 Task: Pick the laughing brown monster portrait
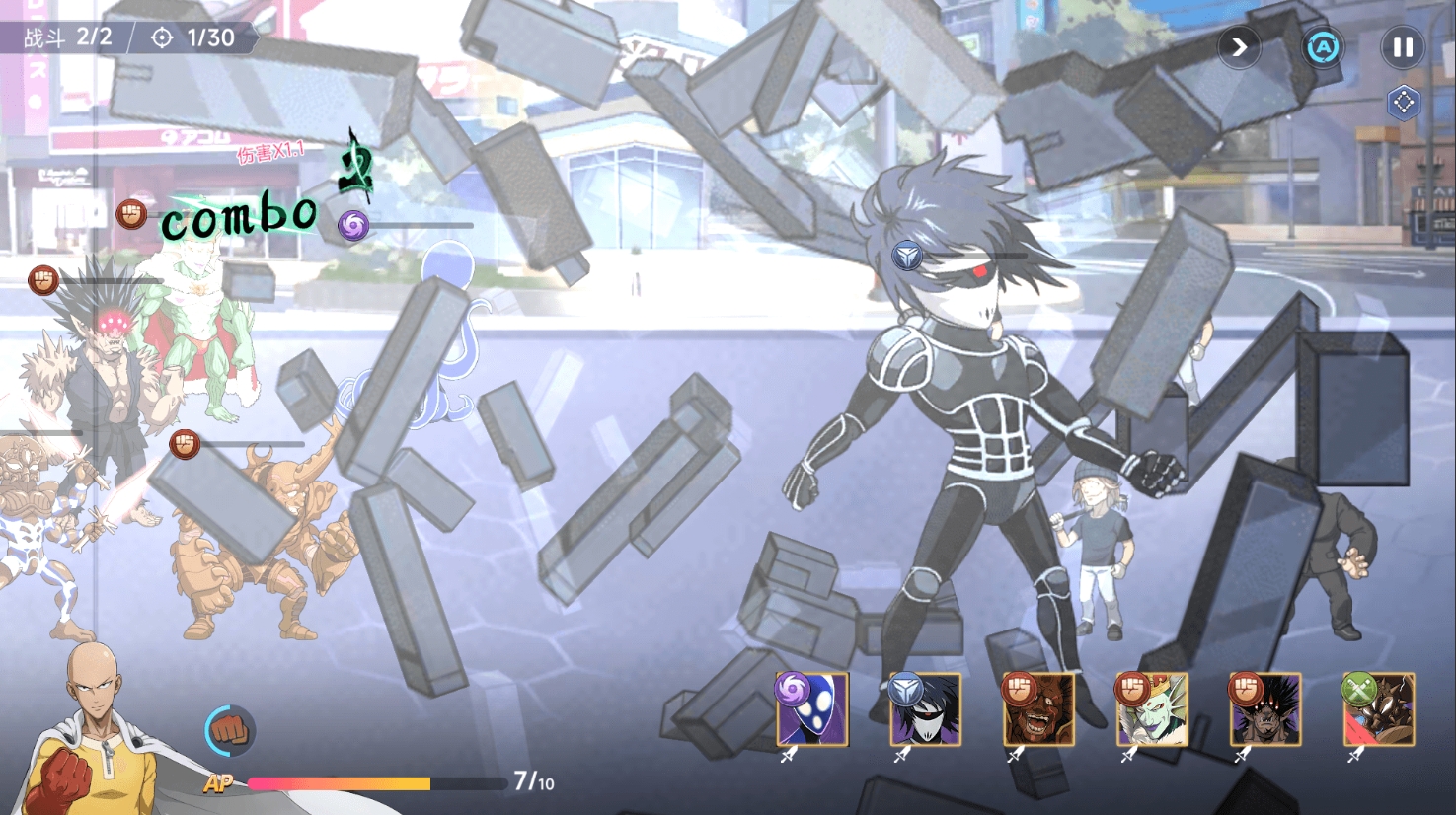pyautogui.click(x=1039, y=710)
